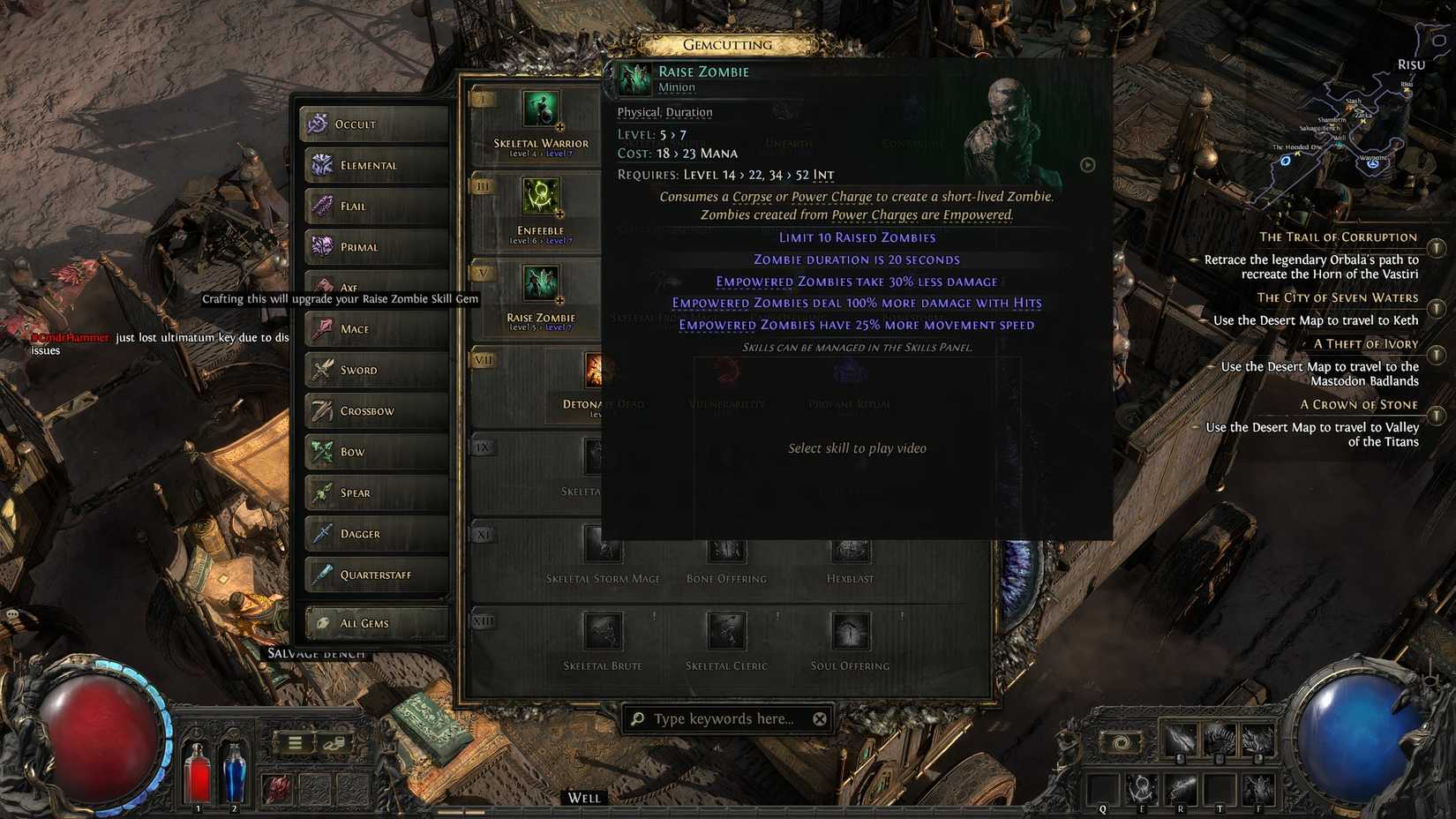This screenshot has height=819, width=1456.
Task: Choose the Quarterstaff gem category
Action: click(x=375, y=575)
